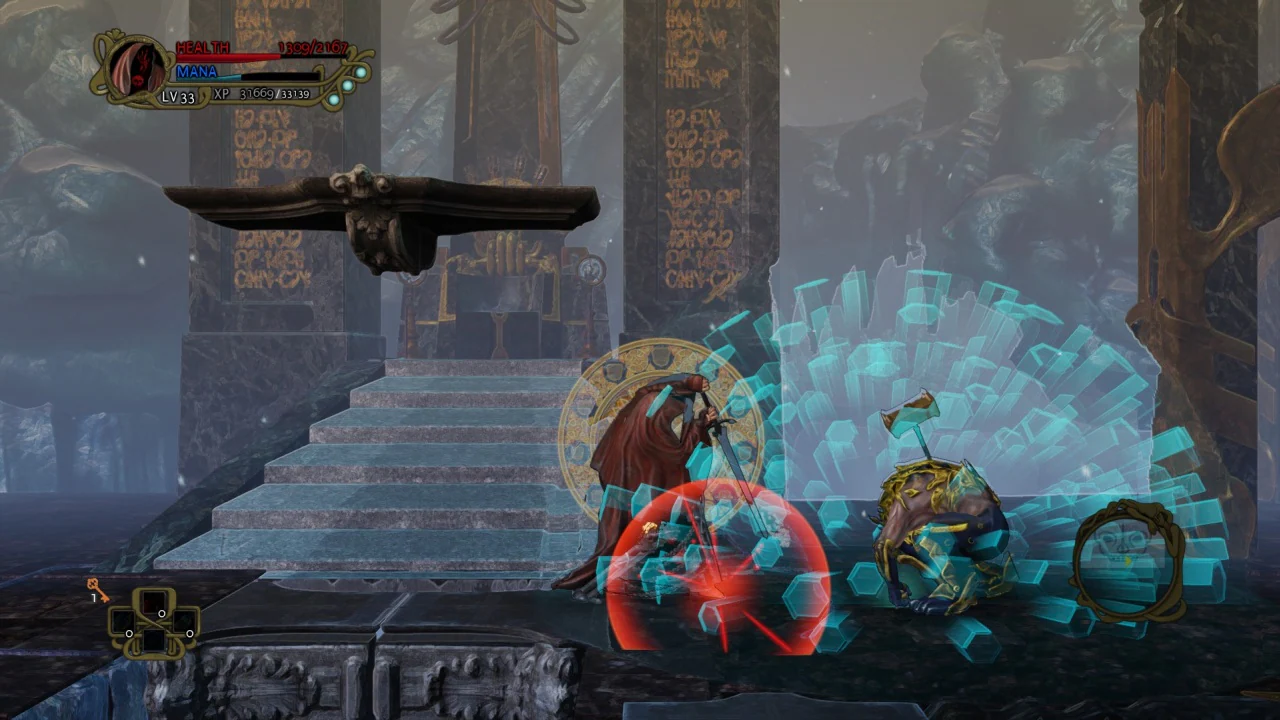Toggle the bottom teal orb on the HUD
The width and height of the screenshot is (1280, 720).
coord(334,99)
